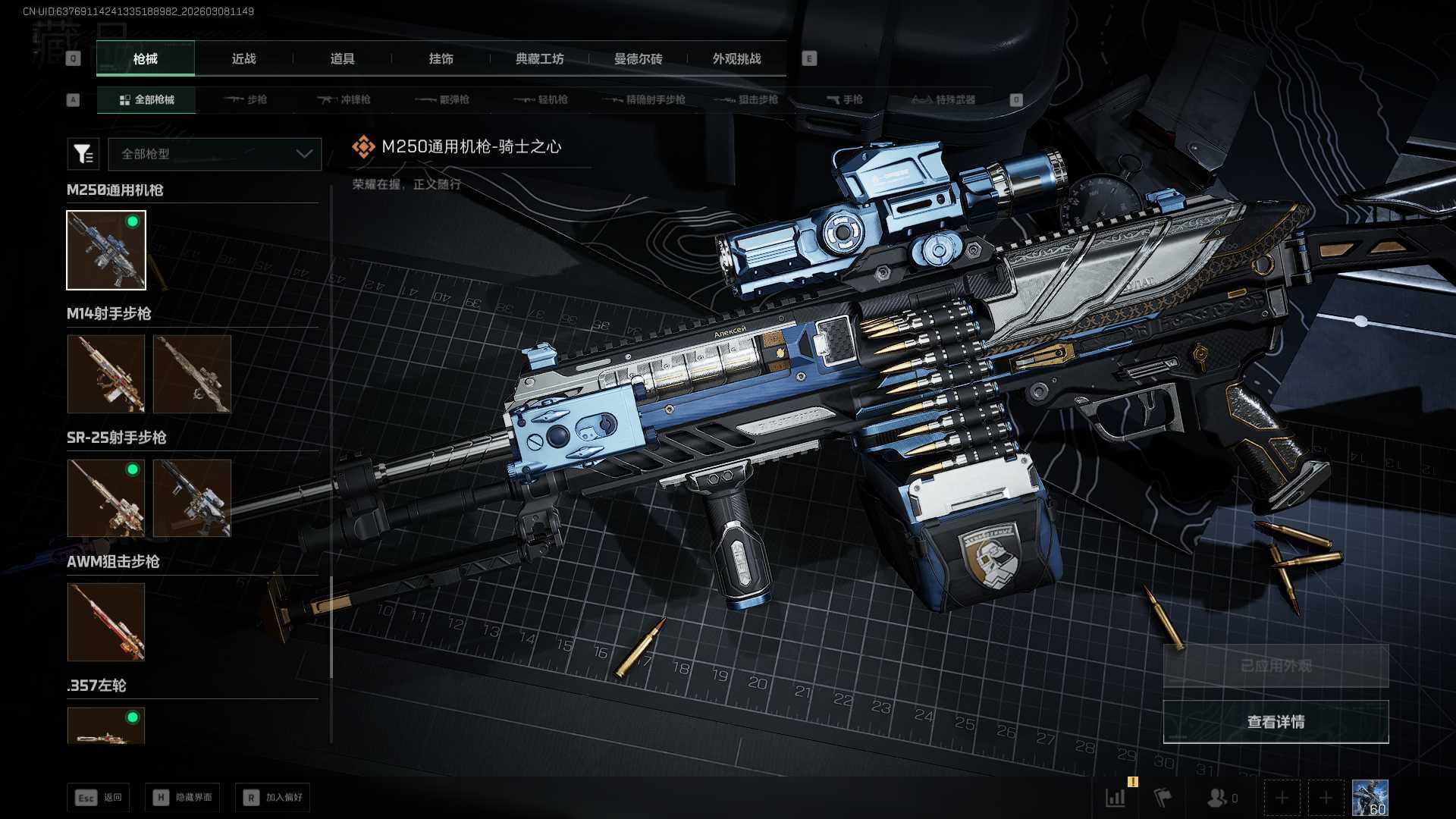Choose the AWM sniper rifle skin thumbnail
Screen dimensions: 1456x819
pos(106,622)
